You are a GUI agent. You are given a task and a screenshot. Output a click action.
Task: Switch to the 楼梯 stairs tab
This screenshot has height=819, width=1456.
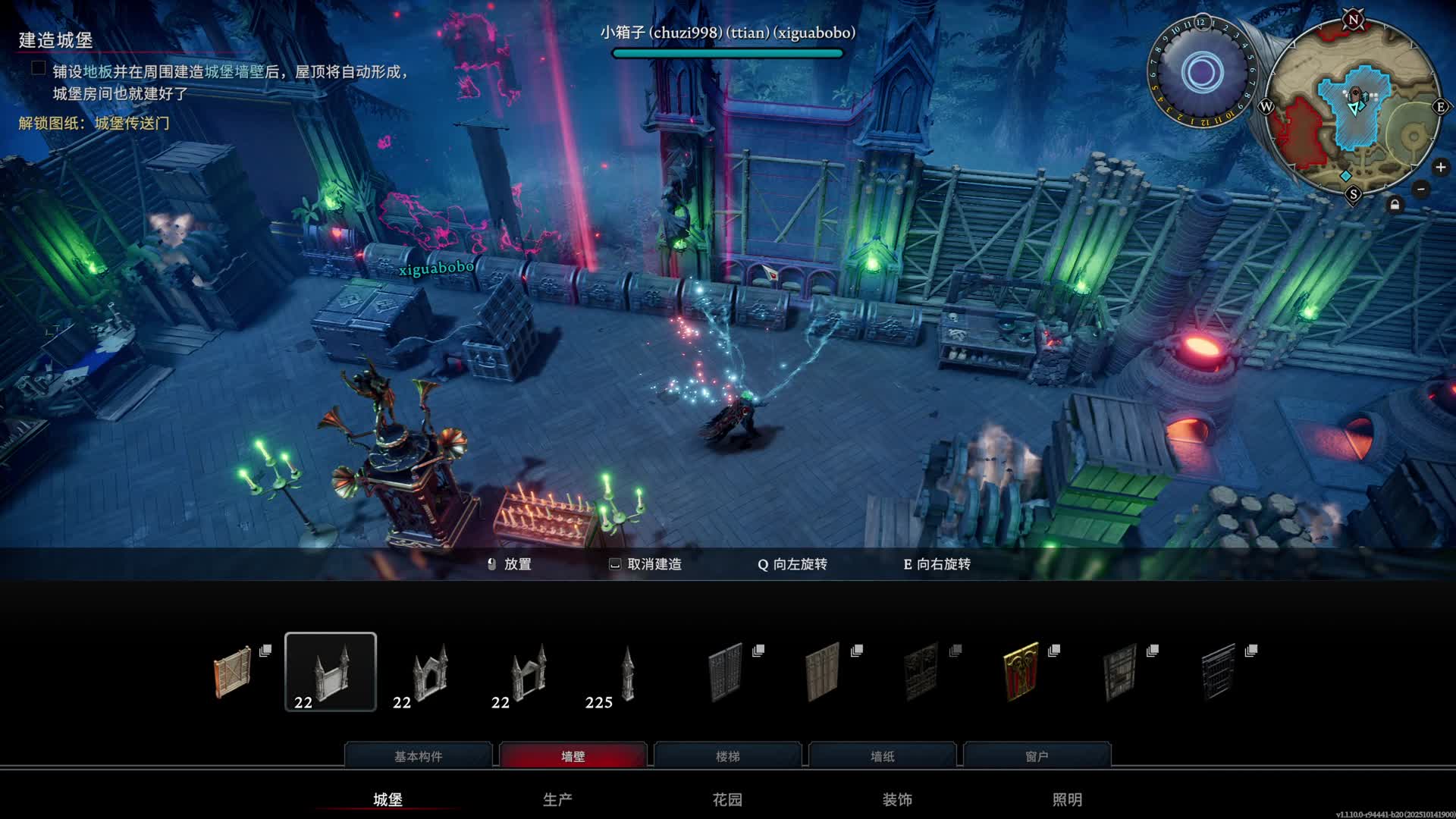(x=727, y=756)
